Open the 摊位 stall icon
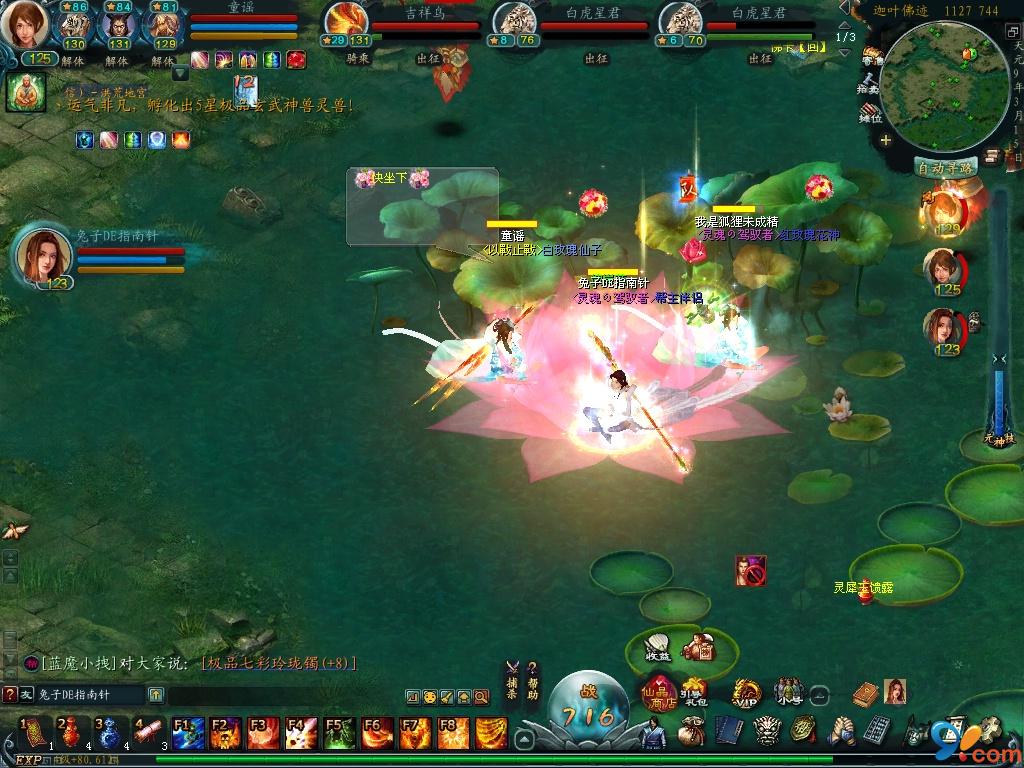1024x768 pixels. [x=870, y=112]
